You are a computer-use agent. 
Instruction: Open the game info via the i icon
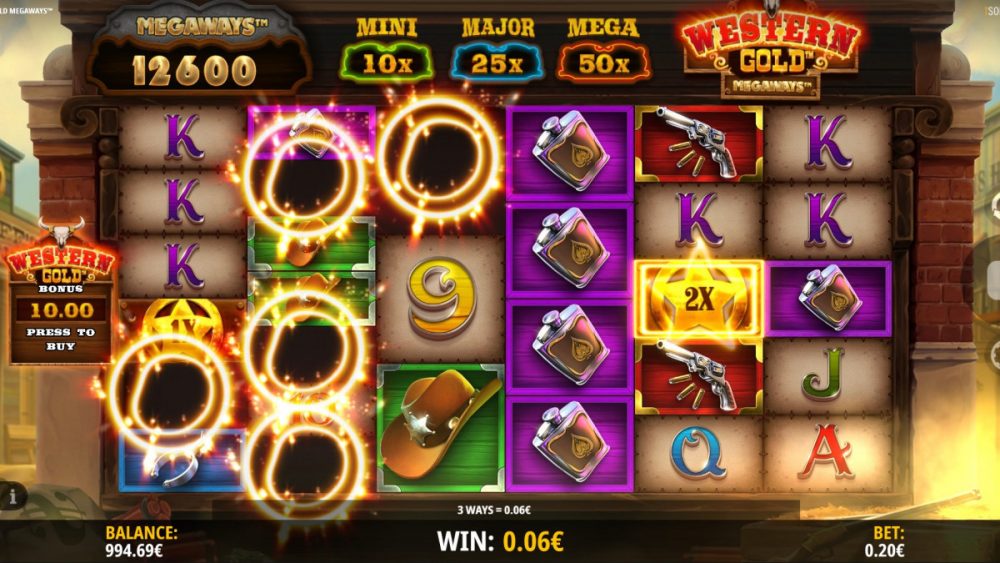pyautogui.click(x=13, y=495)
